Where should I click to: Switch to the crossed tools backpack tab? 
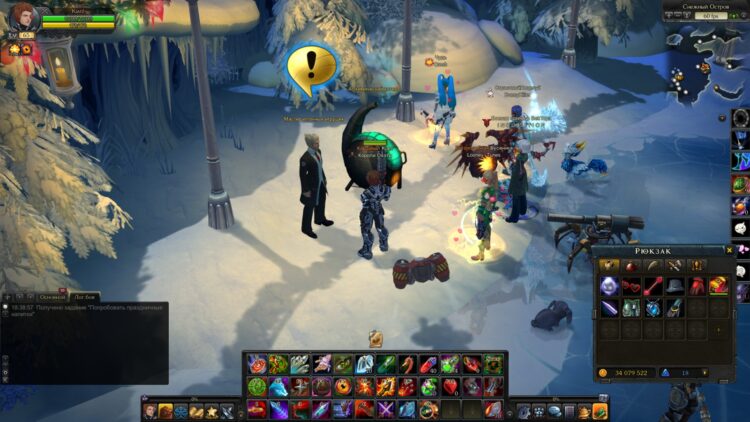[675, 265]
